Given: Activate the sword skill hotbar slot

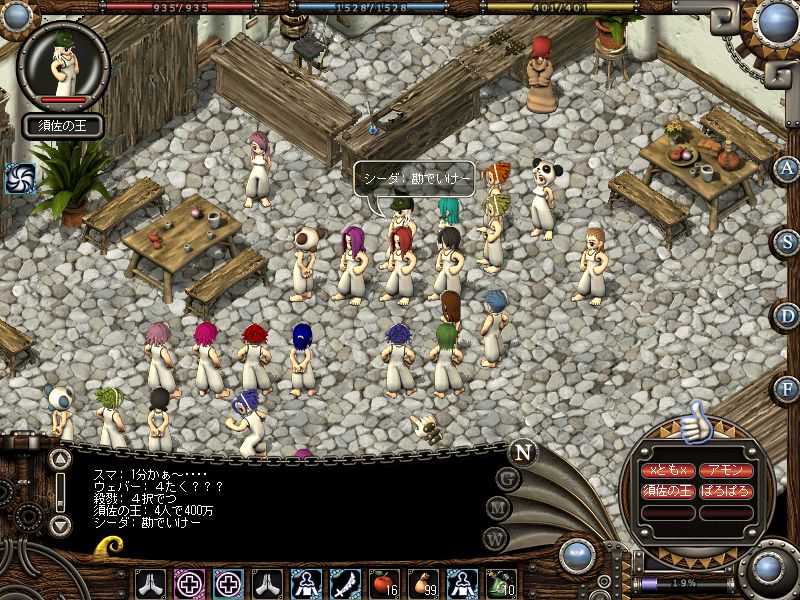Looking at the screenshot, I should (x=344, y=582).
